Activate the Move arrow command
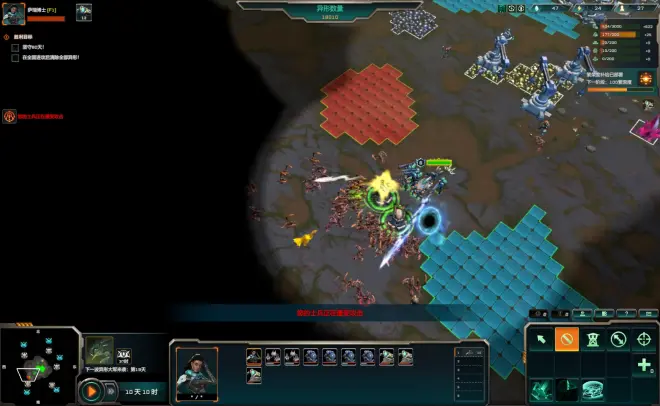This screenshot has width=660, height=406. click(541, 340)
